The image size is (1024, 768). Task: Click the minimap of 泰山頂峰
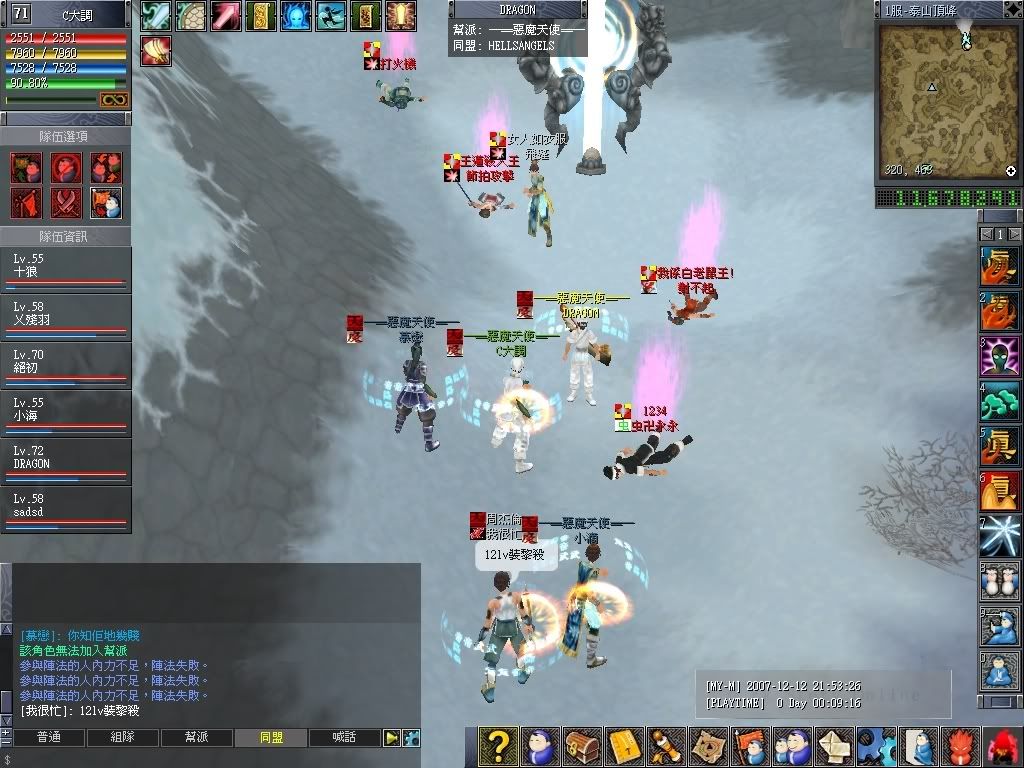[947, 100]
